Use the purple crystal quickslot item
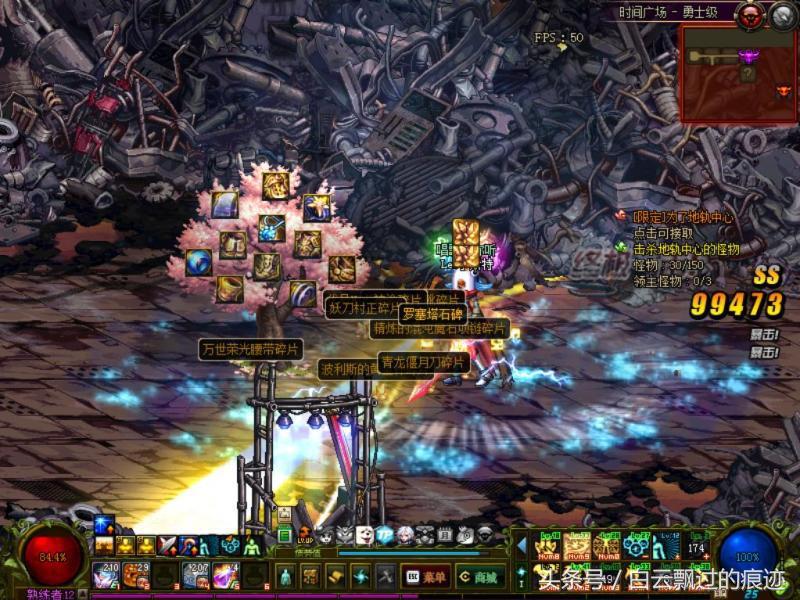 [225, 575]
